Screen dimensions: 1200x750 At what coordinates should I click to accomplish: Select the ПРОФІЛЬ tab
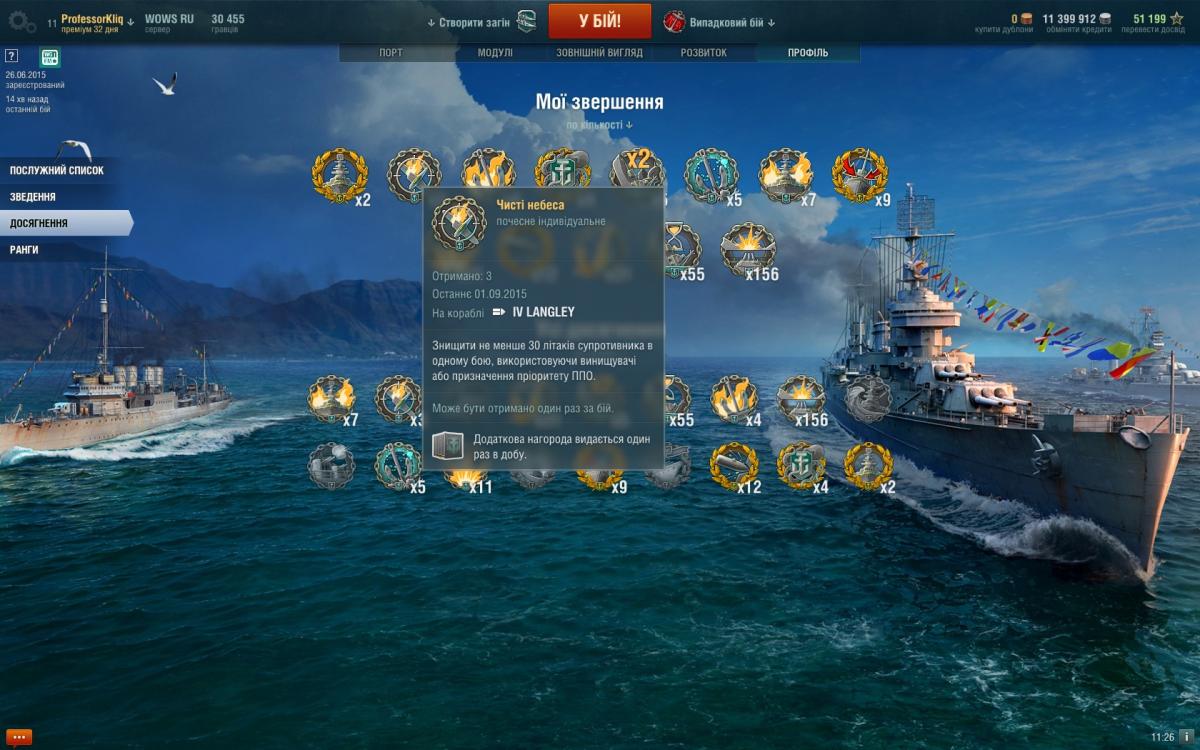click(808, 53)
